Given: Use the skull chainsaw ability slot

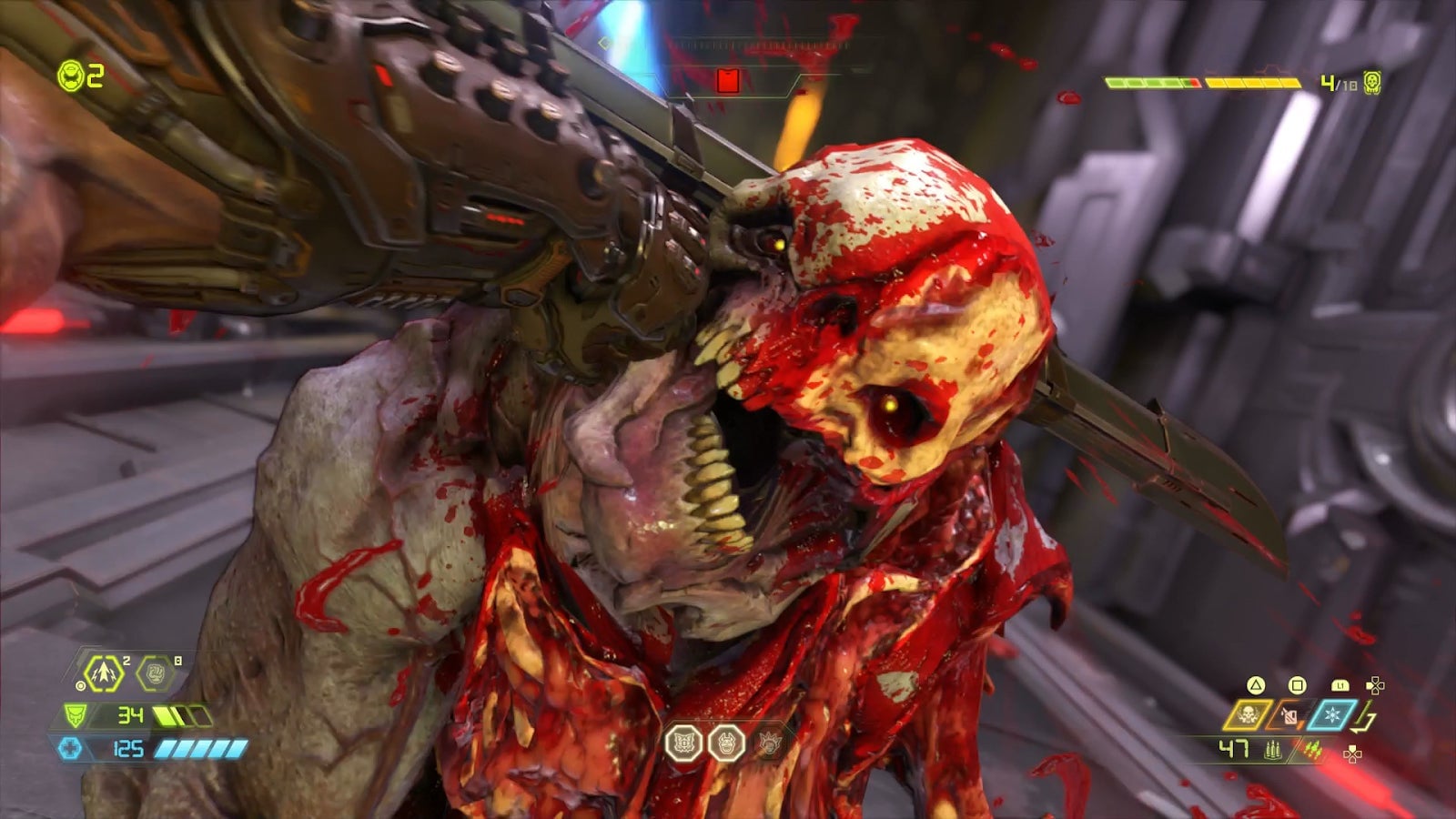Looking at the screenshot, I should (x=1247, y=715).
